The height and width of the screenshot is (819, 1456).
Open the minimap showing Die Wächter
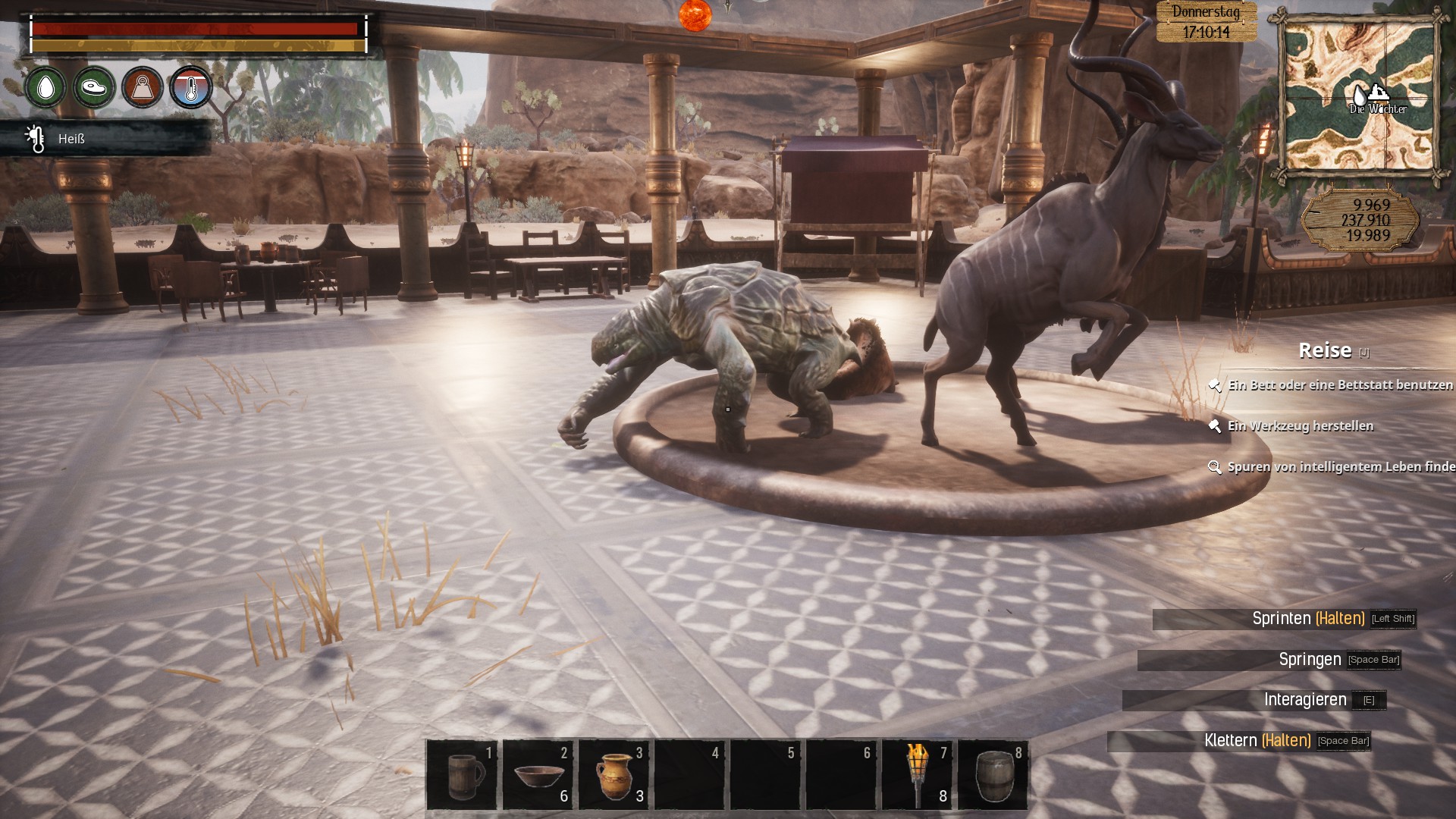click(1360, 96)
